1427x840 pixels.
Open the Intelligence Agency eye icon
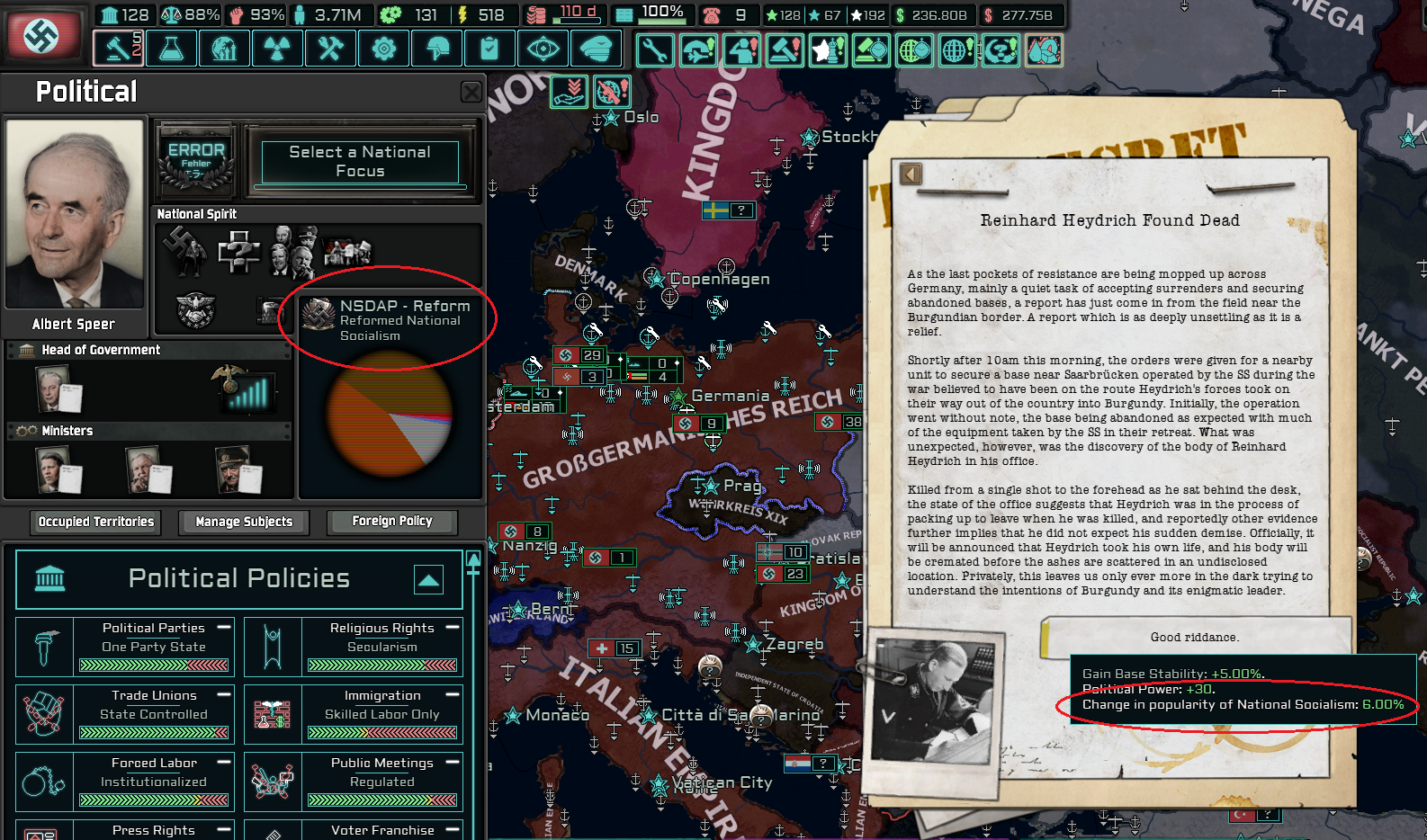tap(543, 48)
